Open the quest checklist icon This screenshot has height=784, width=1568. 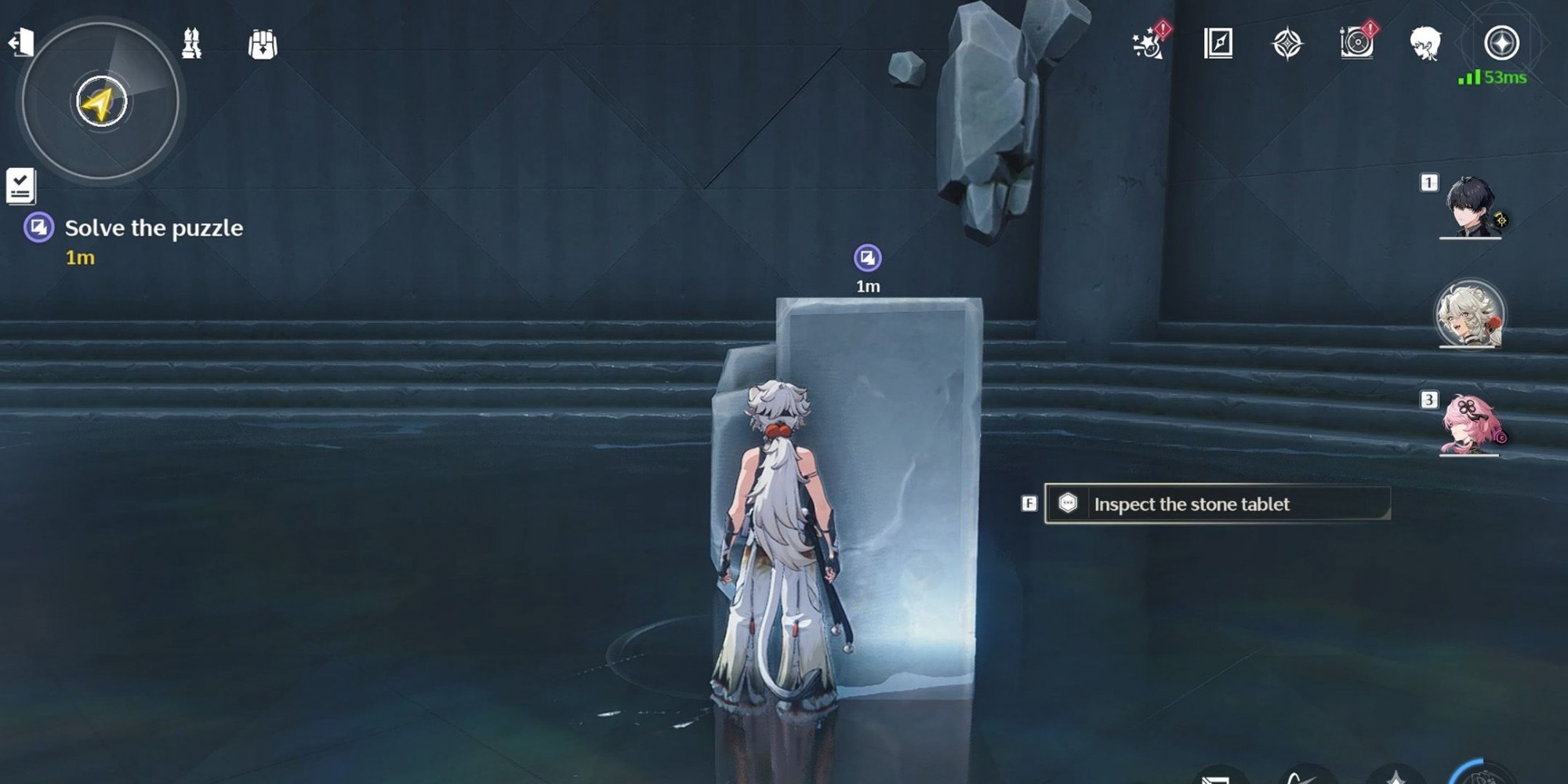click(20, 187)
